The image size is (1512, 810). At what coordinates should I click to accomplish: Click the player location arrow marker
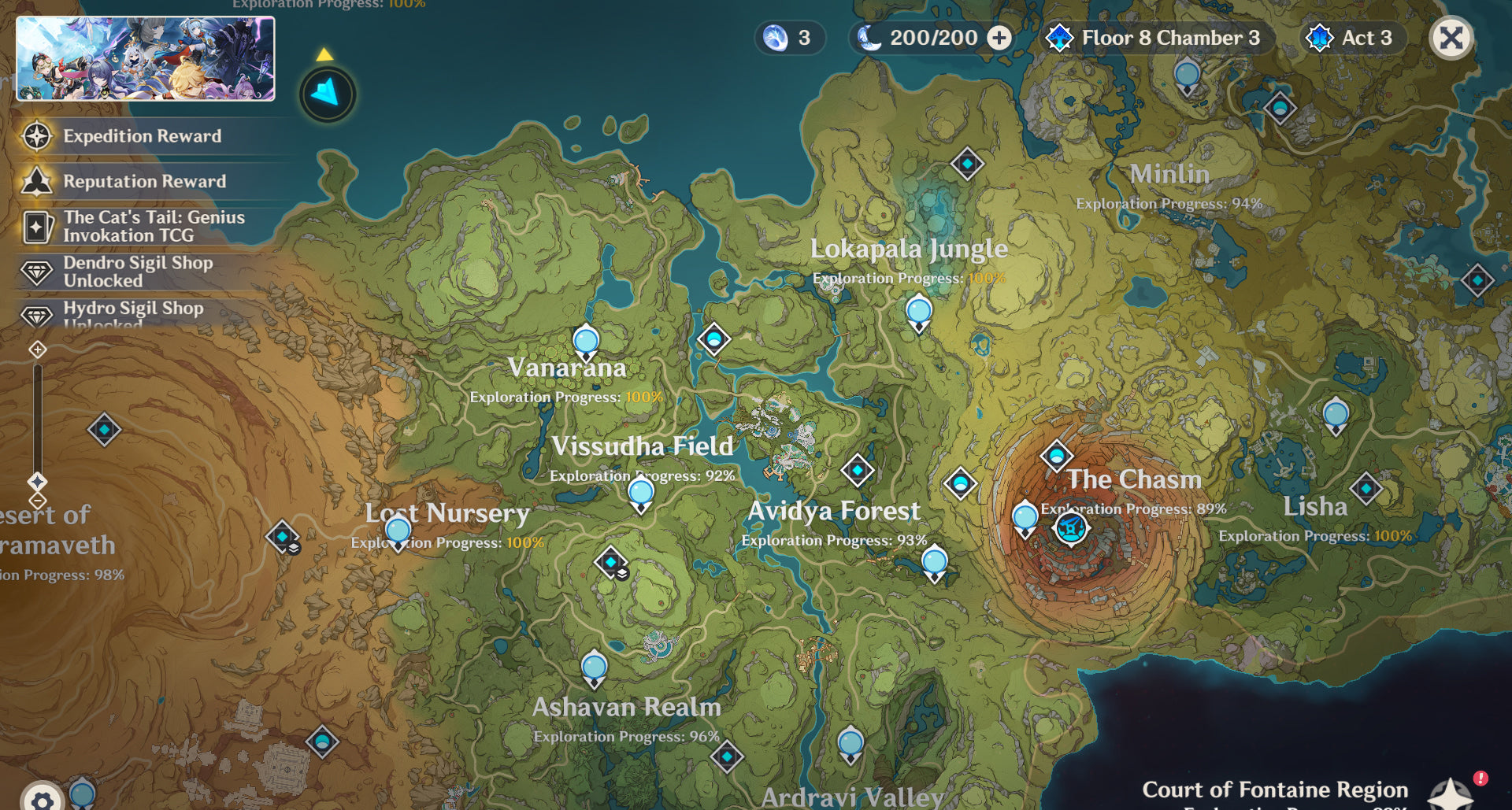[x=327, y=94]
